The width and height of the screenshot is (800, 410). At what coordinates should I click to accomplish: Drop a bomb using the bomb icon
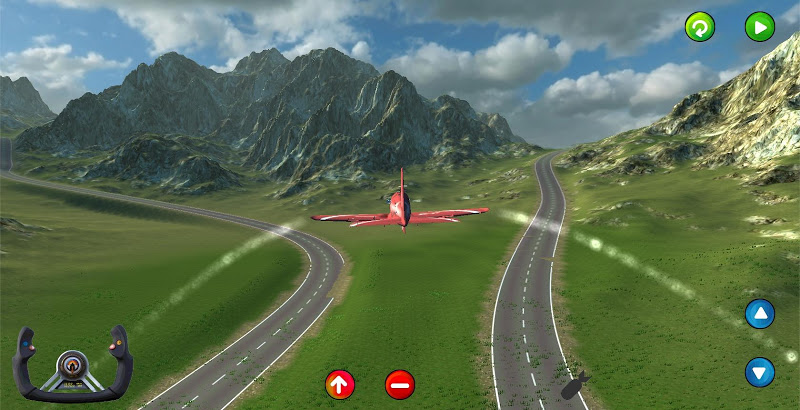tap(575, 386)
